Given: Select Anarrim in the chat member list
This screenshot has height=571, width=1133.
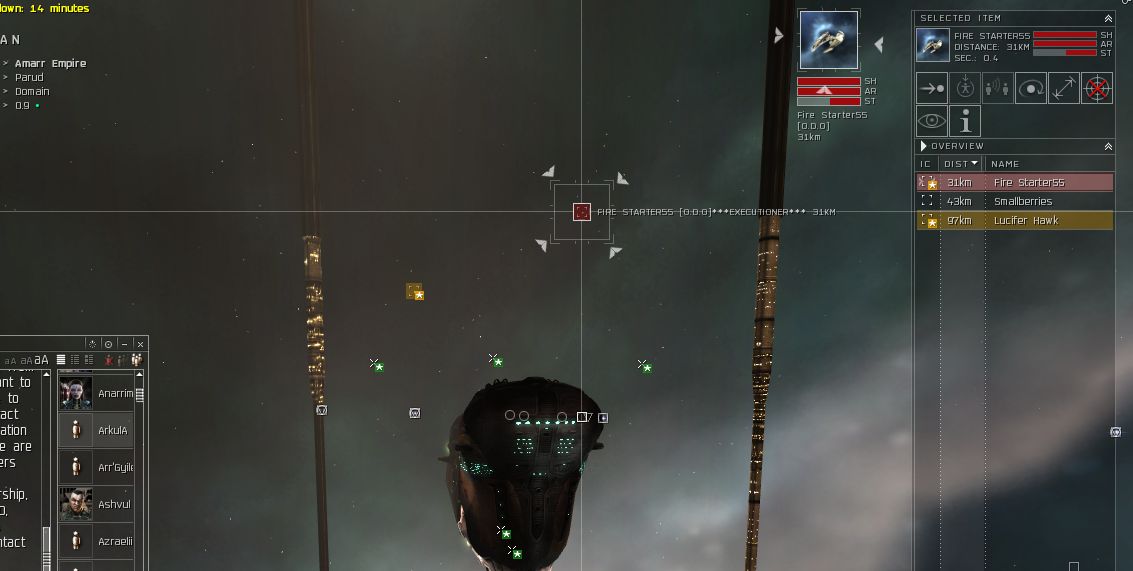Looking at the screenshot, I should click(115, 394).
